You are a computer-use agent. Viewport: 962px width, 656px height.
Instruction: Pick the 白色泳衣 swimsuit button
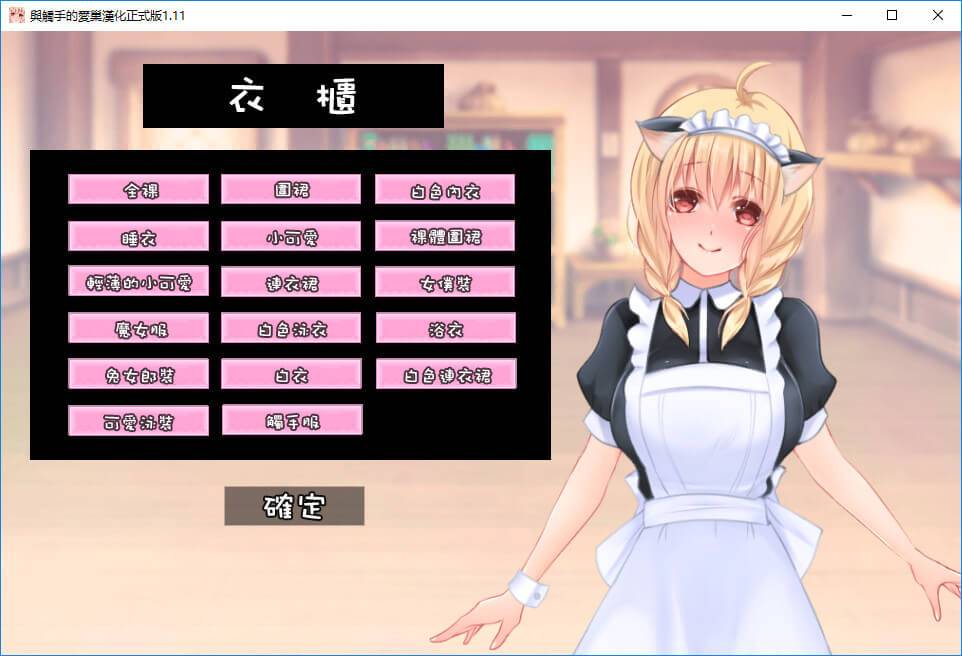[x=291, y=328]
